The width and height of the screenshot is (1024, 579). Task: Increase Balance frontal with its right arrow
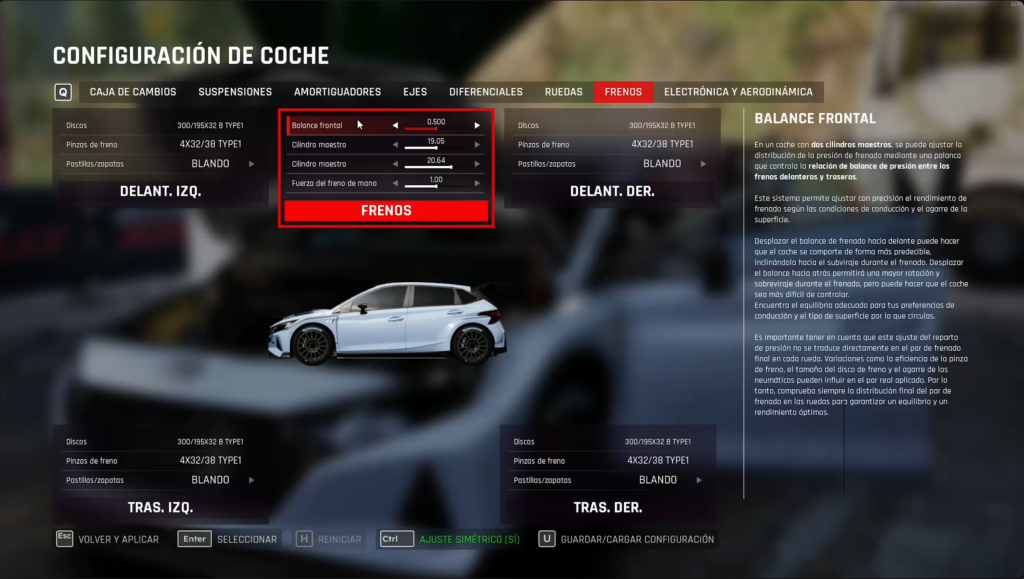point(477,126)
